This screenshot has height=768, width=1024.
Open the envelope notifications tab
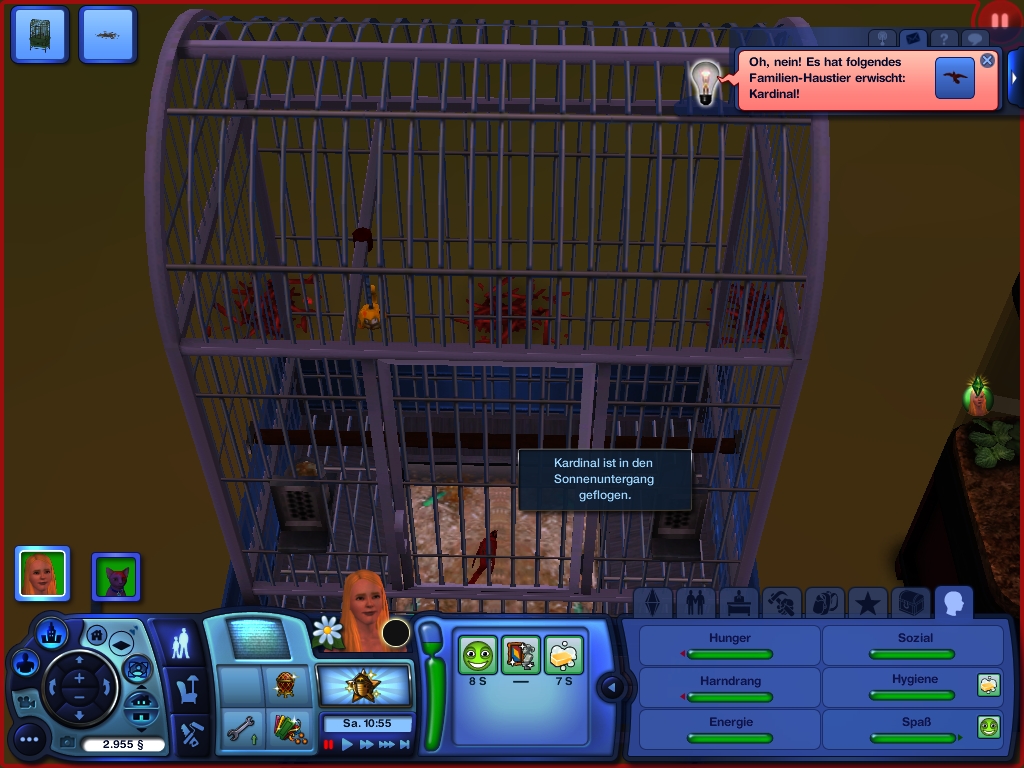(912, 39)
